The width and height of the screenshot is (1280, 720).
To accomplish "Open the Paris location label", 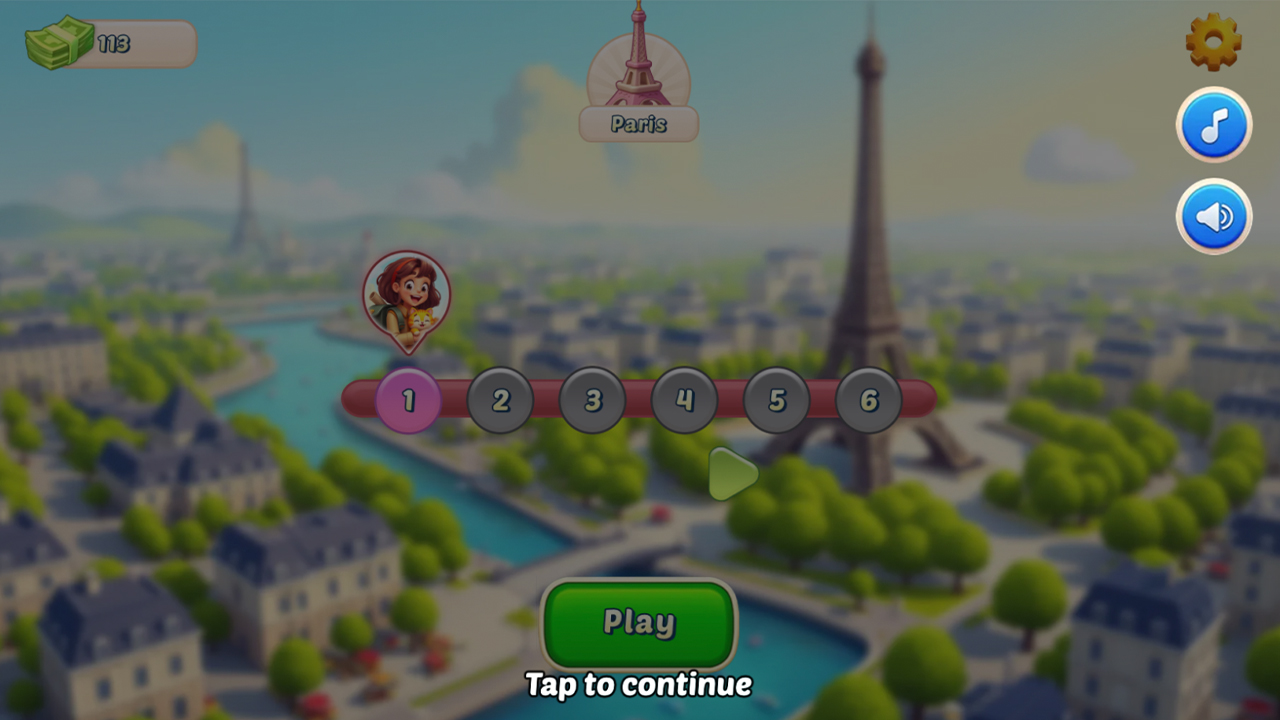I will point(639,124).
